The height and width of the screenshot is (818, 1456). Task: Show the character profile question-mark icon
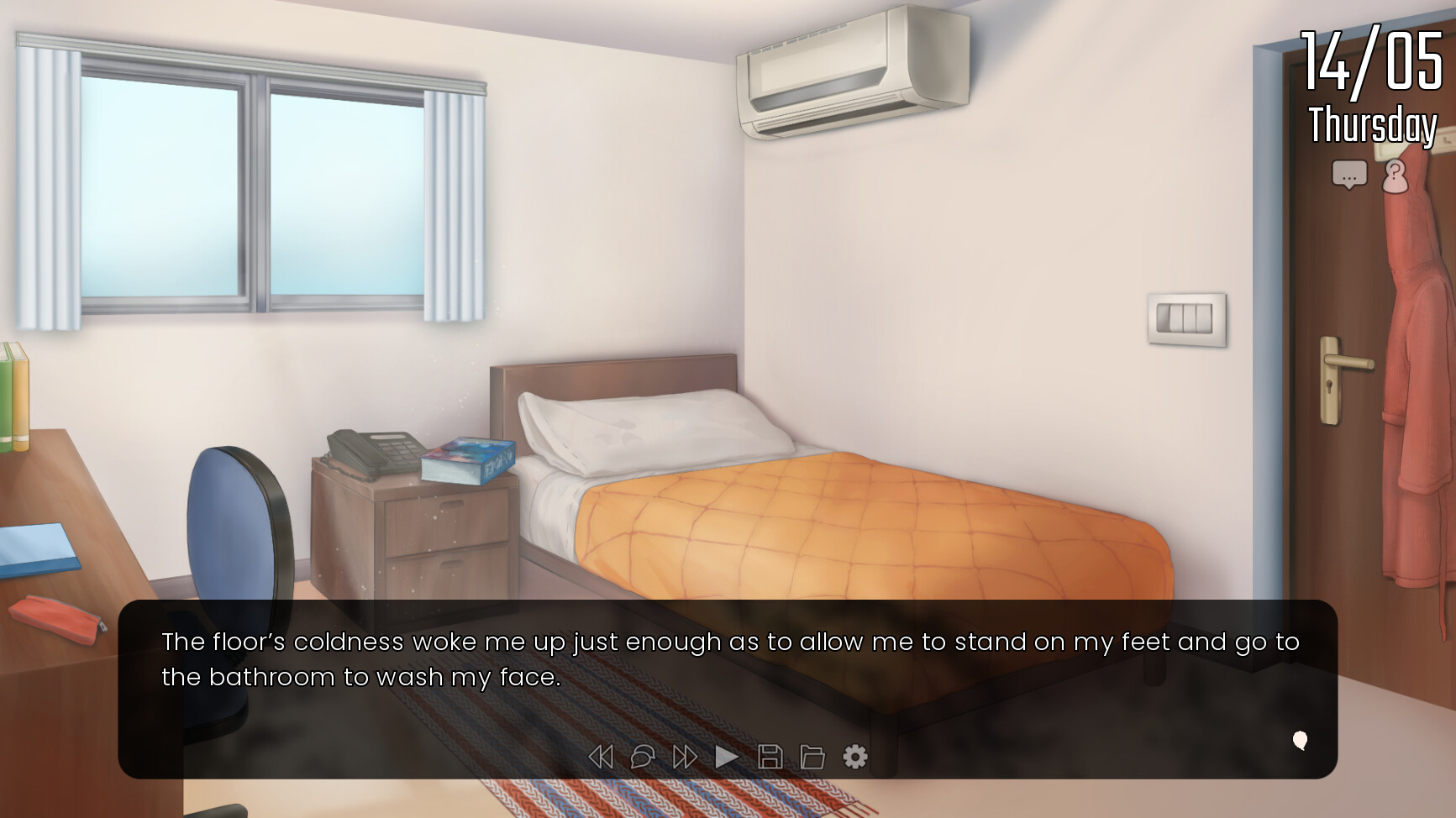[x=1395, y=176]
